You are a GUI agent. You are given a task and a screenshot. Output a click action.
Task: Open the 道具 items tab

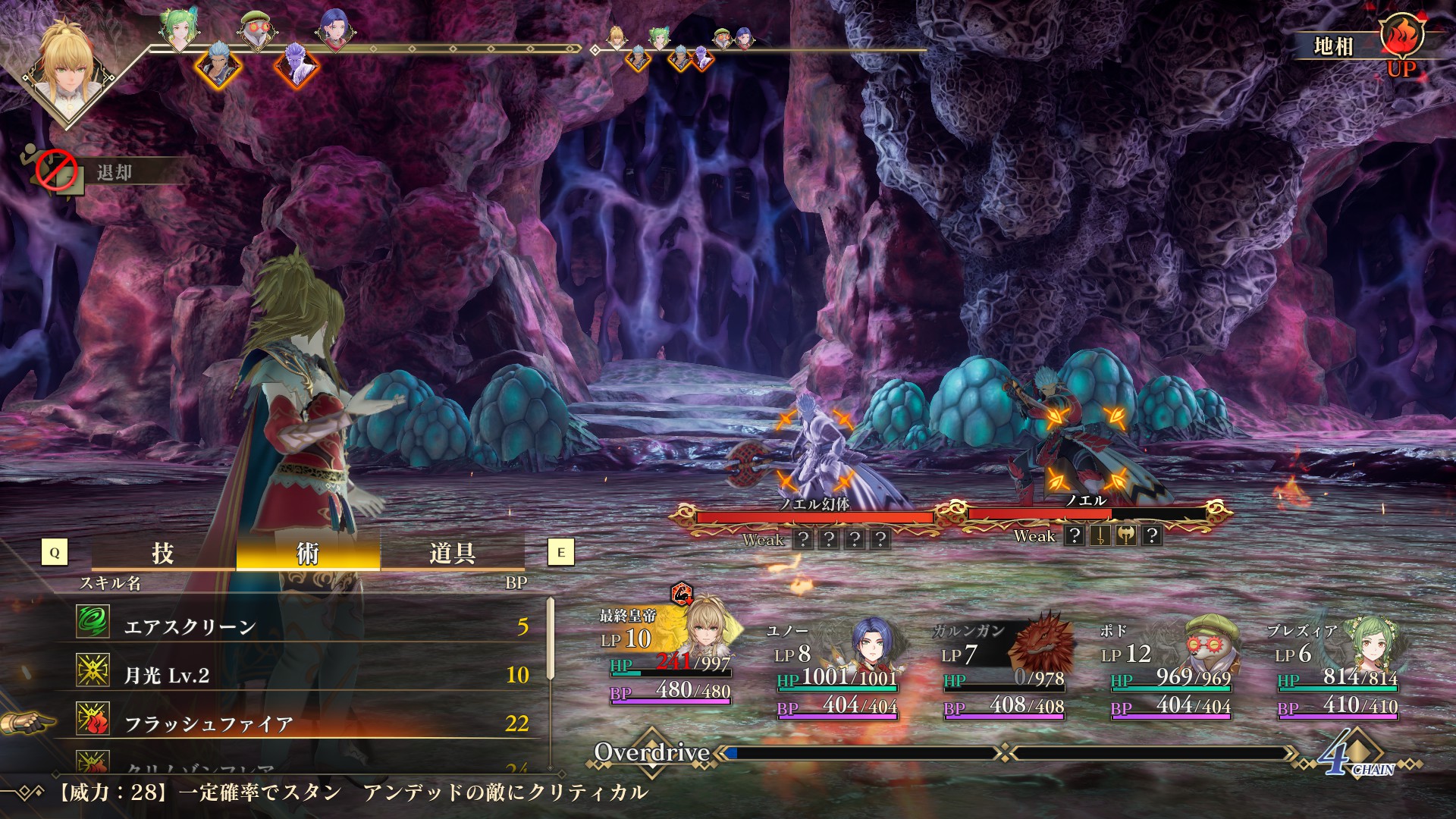[452, 552]
